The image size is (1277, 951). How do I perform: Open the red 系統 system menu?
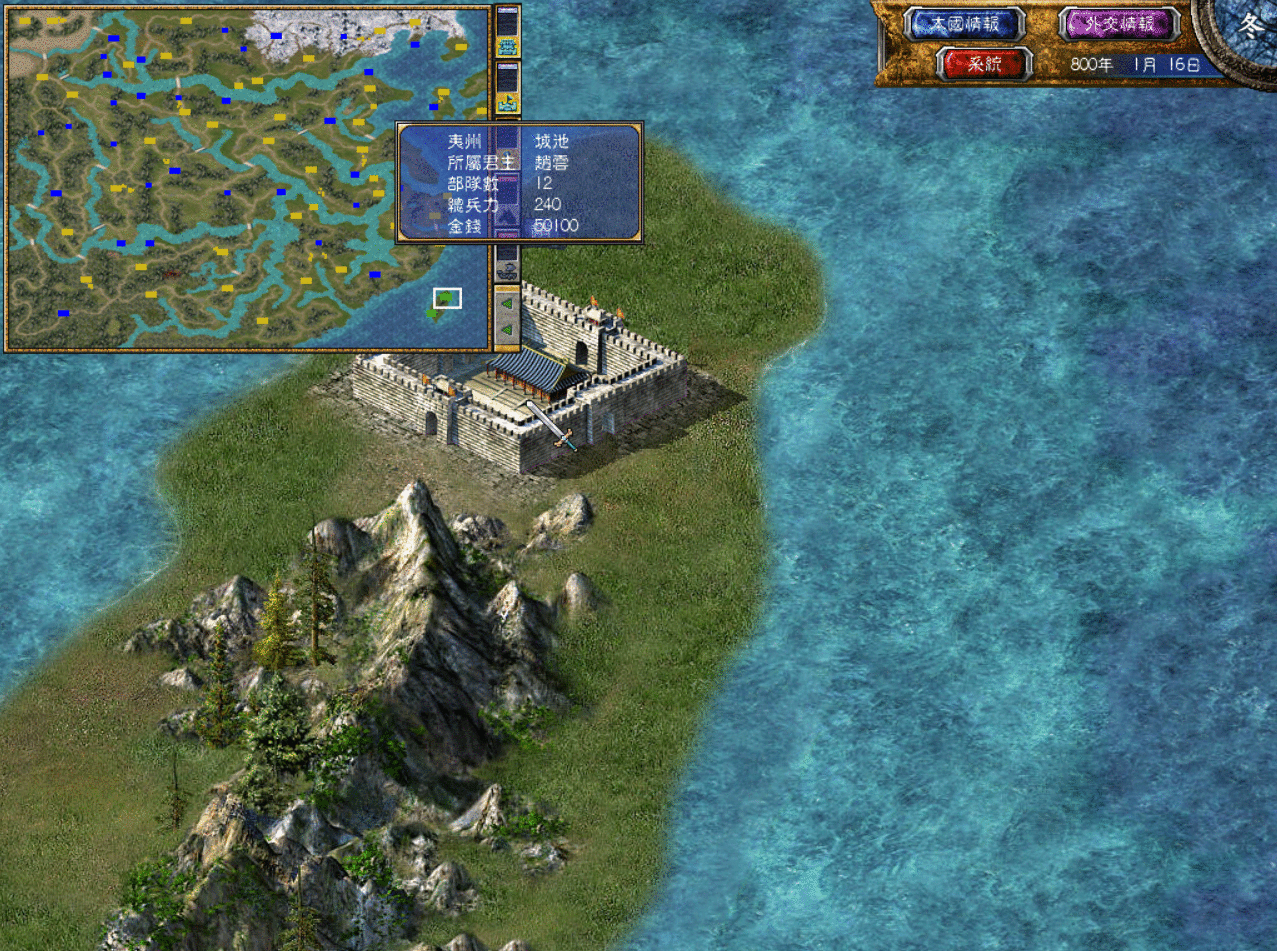[984, 64]
